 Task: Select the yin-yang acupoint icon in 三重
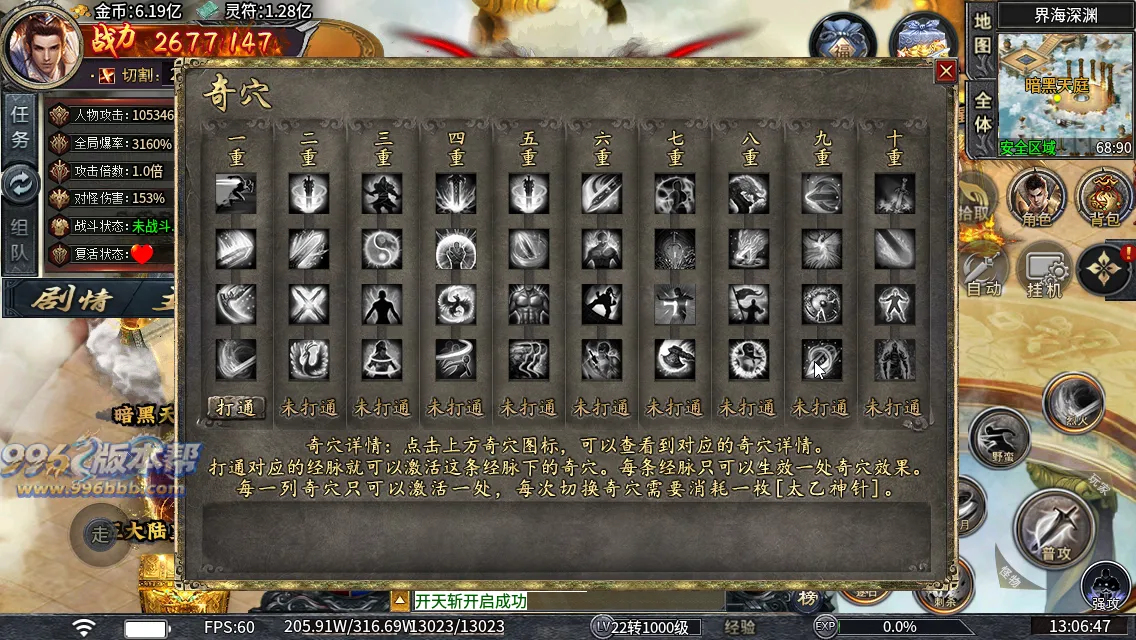coord(383,248)
